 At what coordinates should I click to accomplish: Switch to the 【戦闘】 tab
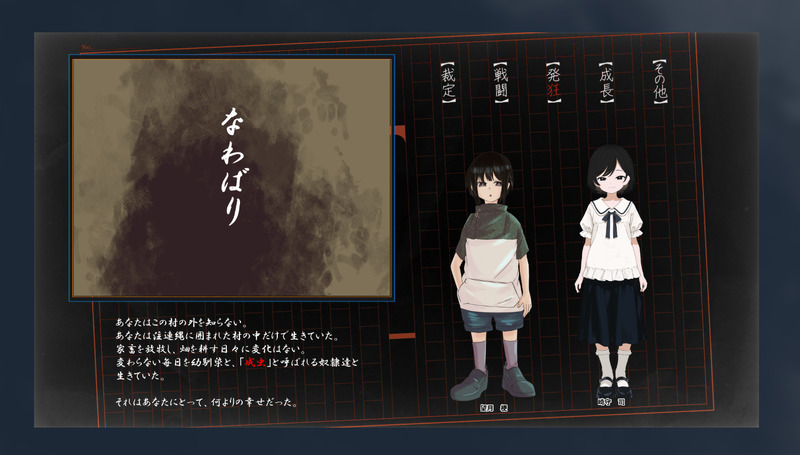501,84
